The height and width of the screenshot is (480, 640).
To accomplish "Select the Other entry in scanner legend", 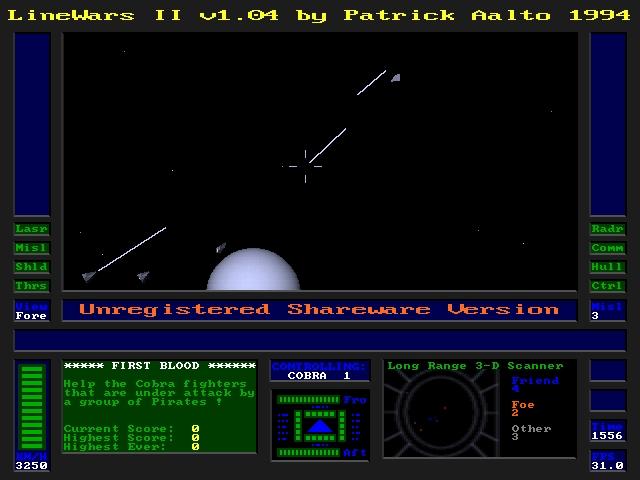I will tap(530, 431).
